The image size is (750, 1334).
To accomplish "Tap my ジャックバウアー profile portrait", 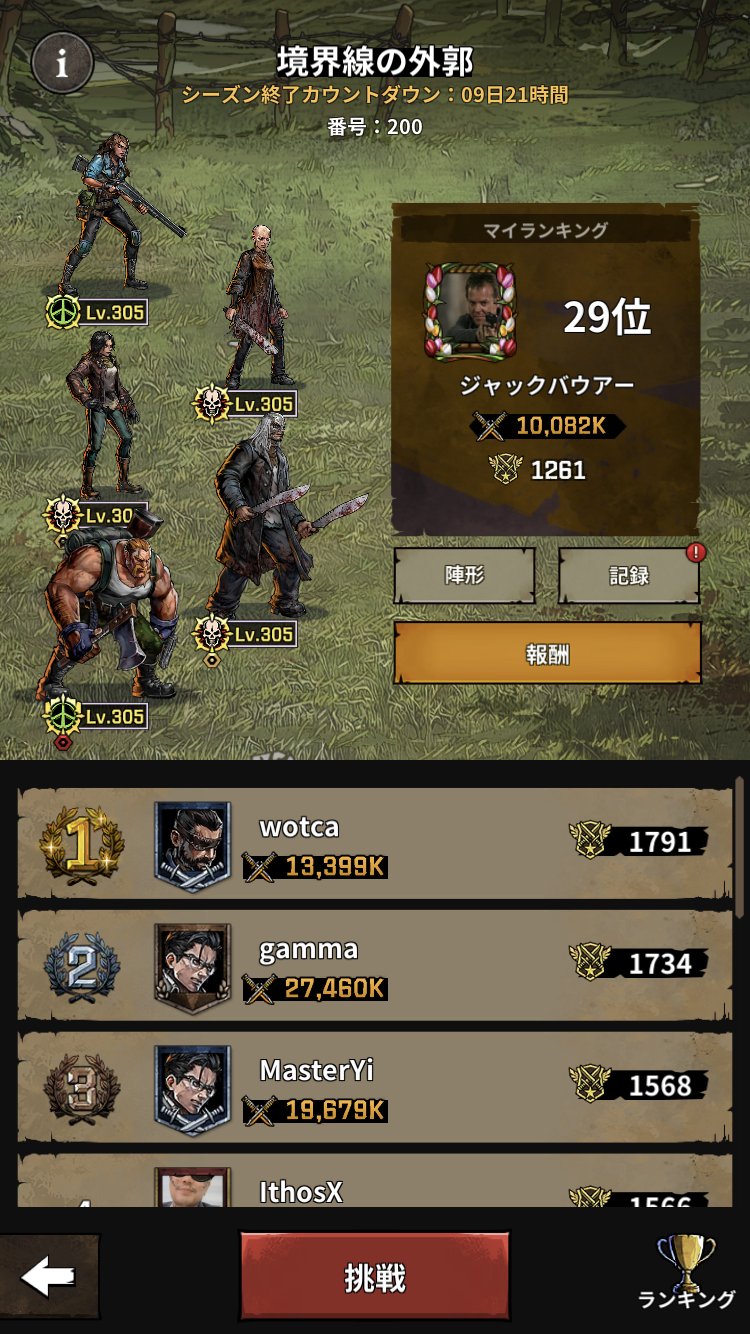I will pos(470,312).
